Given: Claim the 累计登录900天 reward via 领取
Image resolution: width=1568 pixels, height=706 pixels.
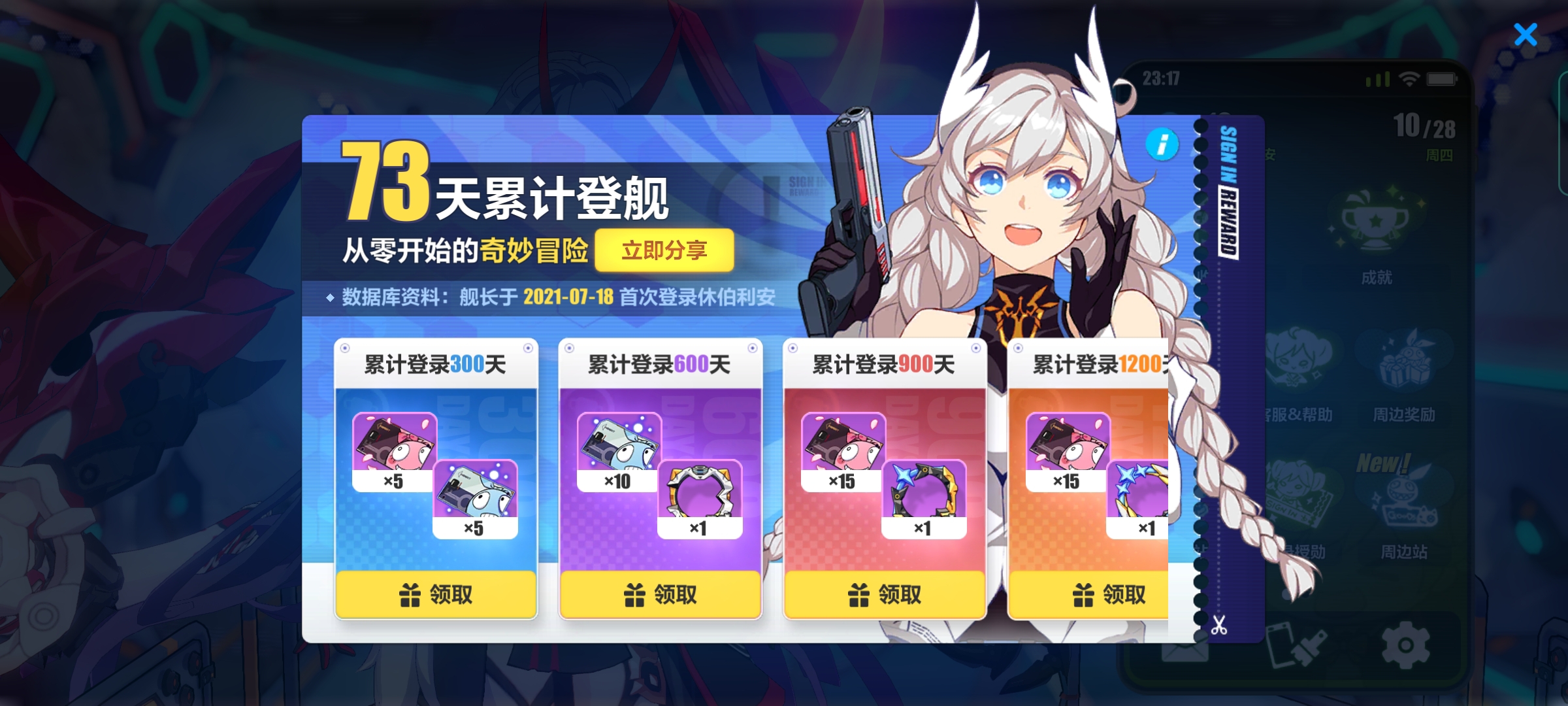Looking at the screenshot, I should point(885,594).
